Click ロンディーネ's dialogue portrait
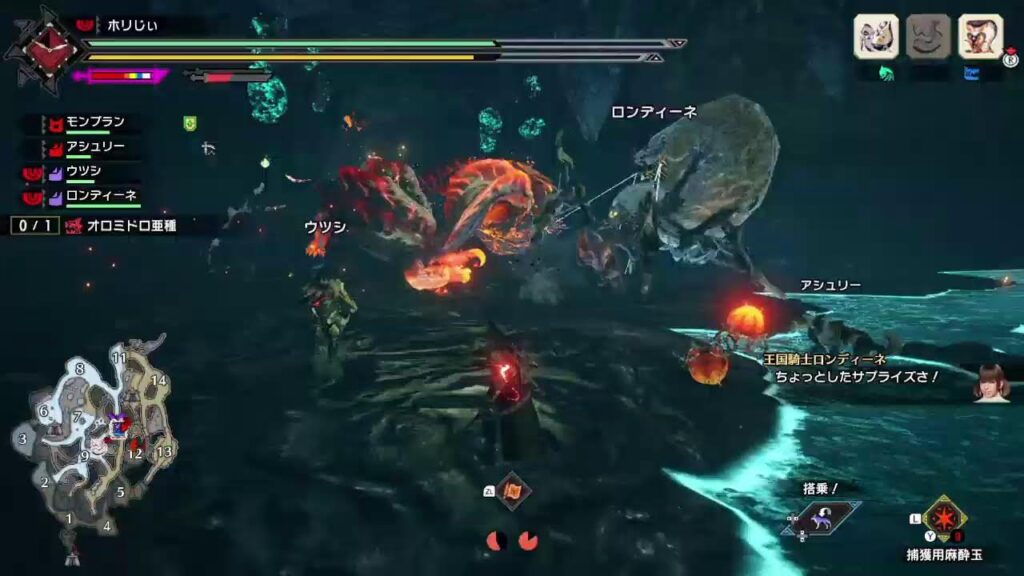The height and width of the screenshot is (576, 1024). (x=992, y=383)
